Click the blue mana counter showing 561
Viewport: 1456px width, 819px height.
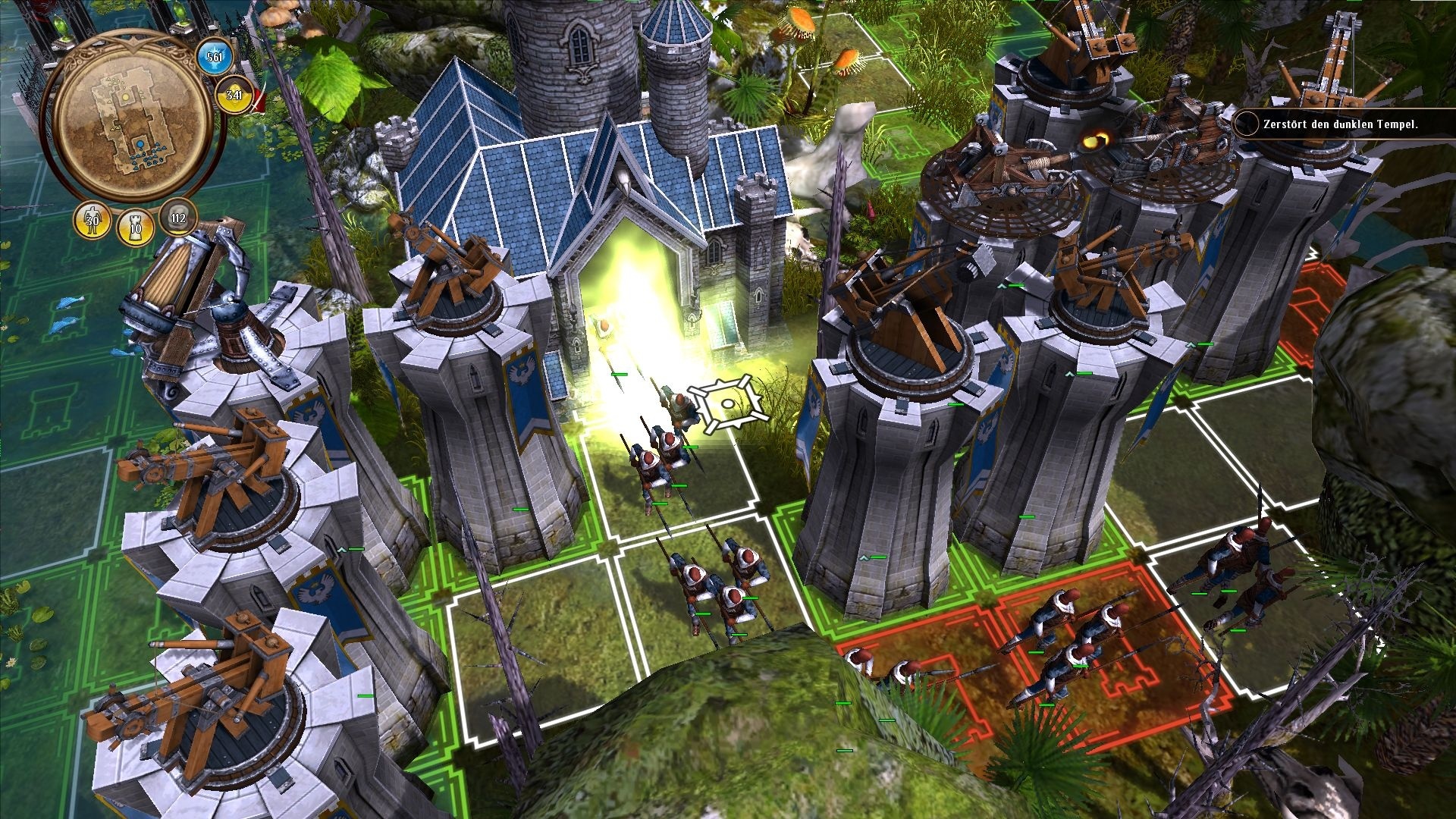213,55
